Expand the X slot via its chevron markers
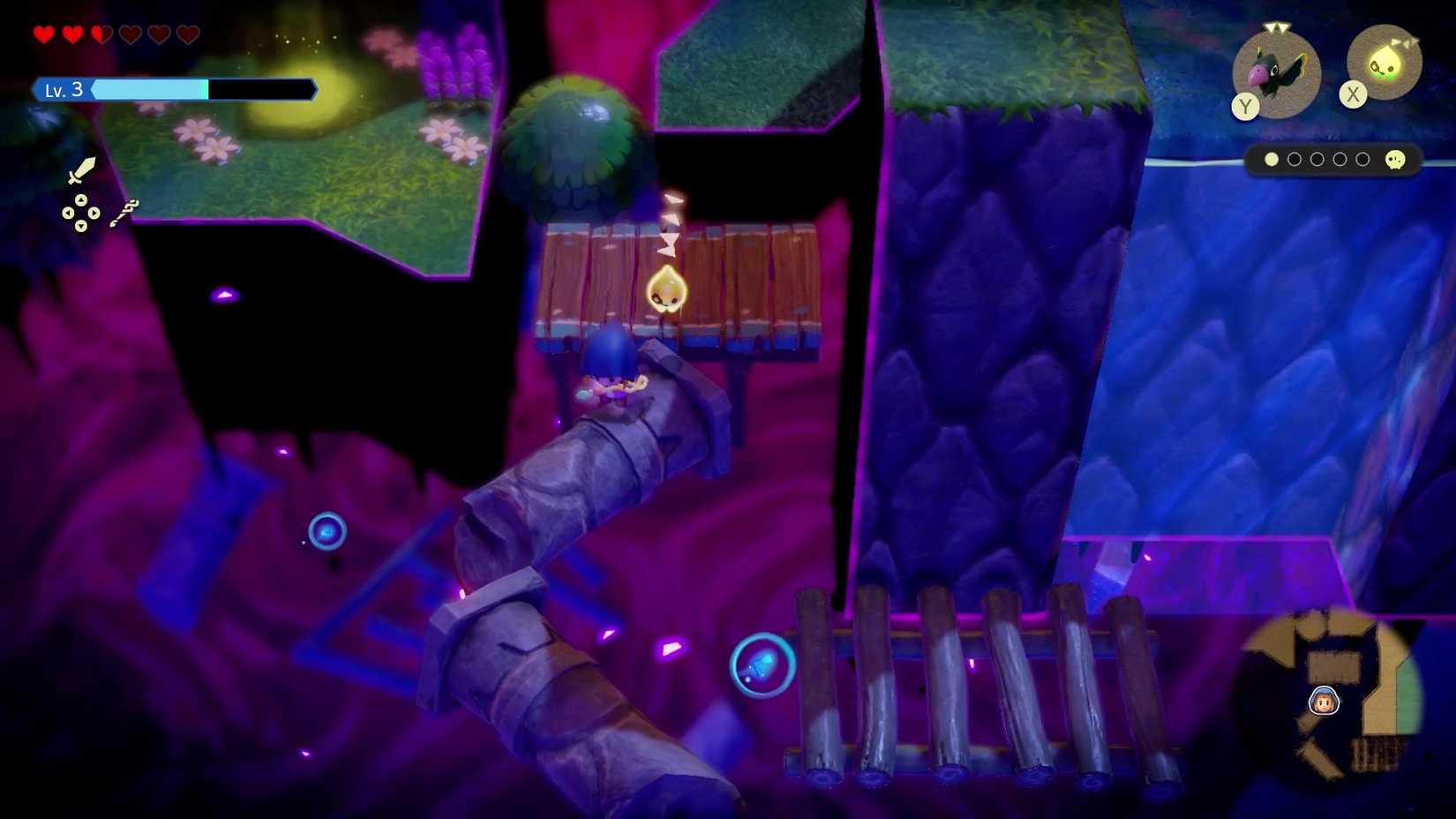1456x819 pixels. pyautogui.click(x=1405, y=41)
